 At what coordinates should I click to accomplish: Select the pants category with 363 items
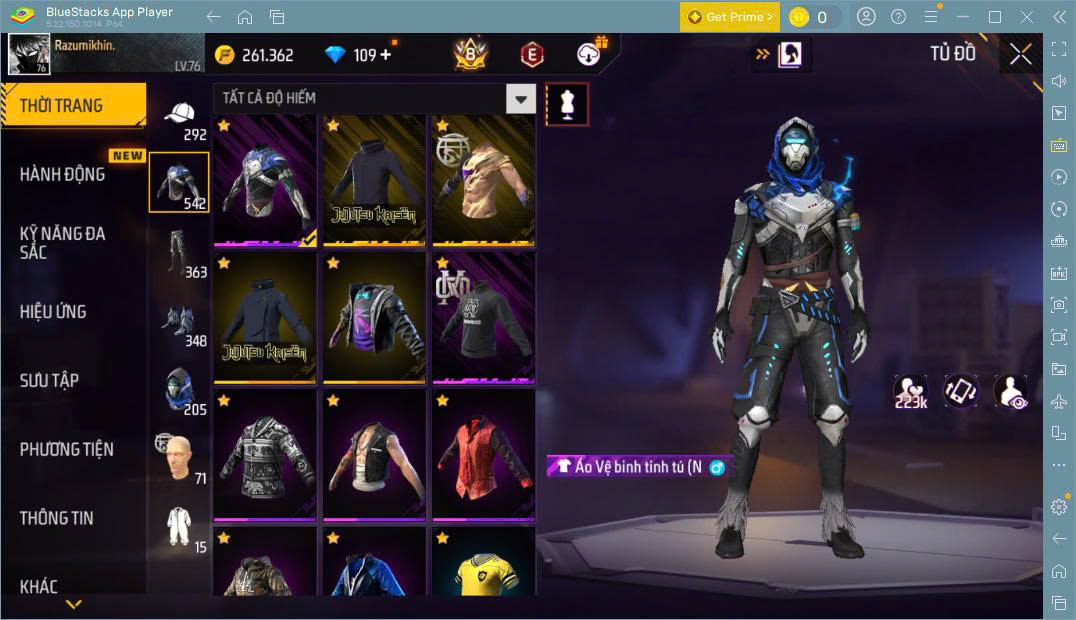pos(178,253)
